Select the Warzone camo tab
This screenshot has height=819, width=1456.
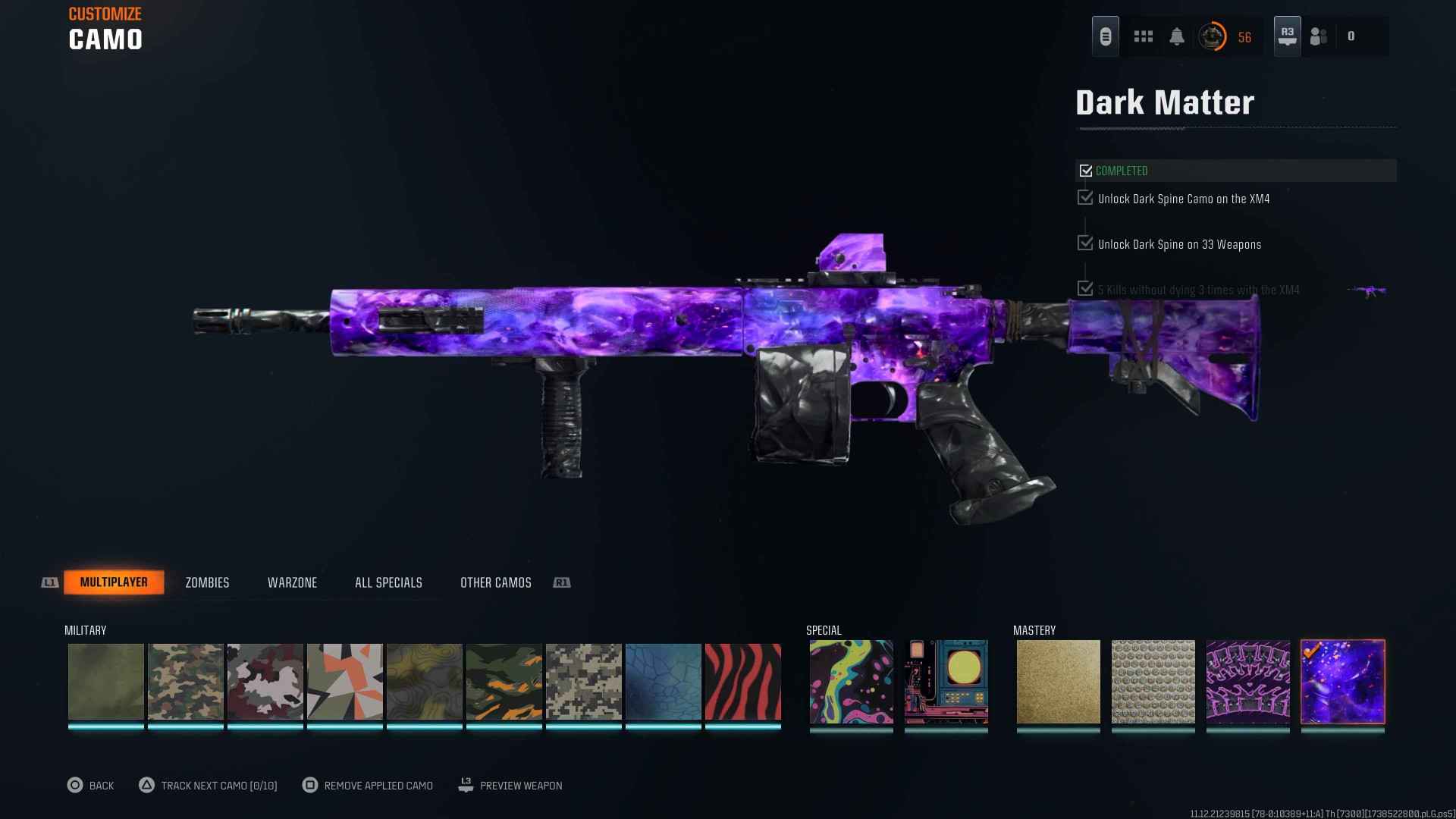tap(292, 582)
